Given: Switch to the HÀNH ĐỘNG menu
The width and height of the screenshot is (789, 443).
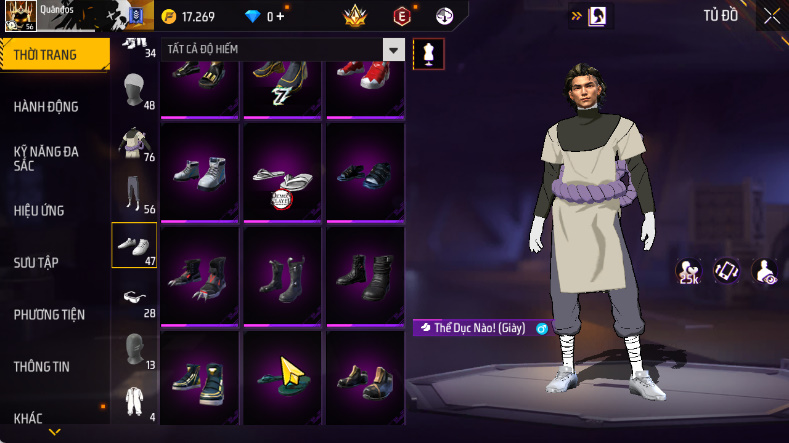Looking at the screenshot, I should pyautogui.click(x=46, y=107).
